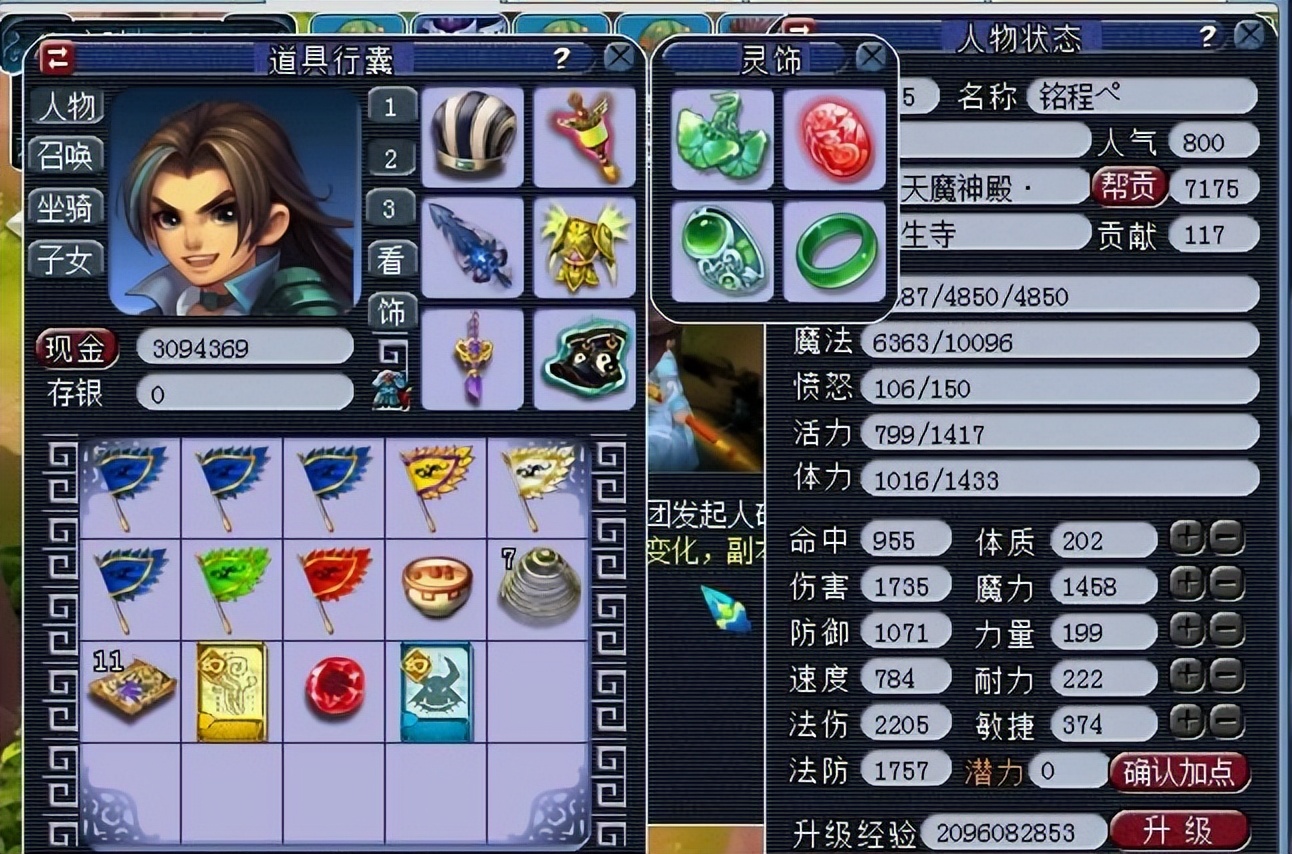This screenshot has height=854, width=1292.
Task: Click the 帮贡 label button
Action: point(1132,187)
